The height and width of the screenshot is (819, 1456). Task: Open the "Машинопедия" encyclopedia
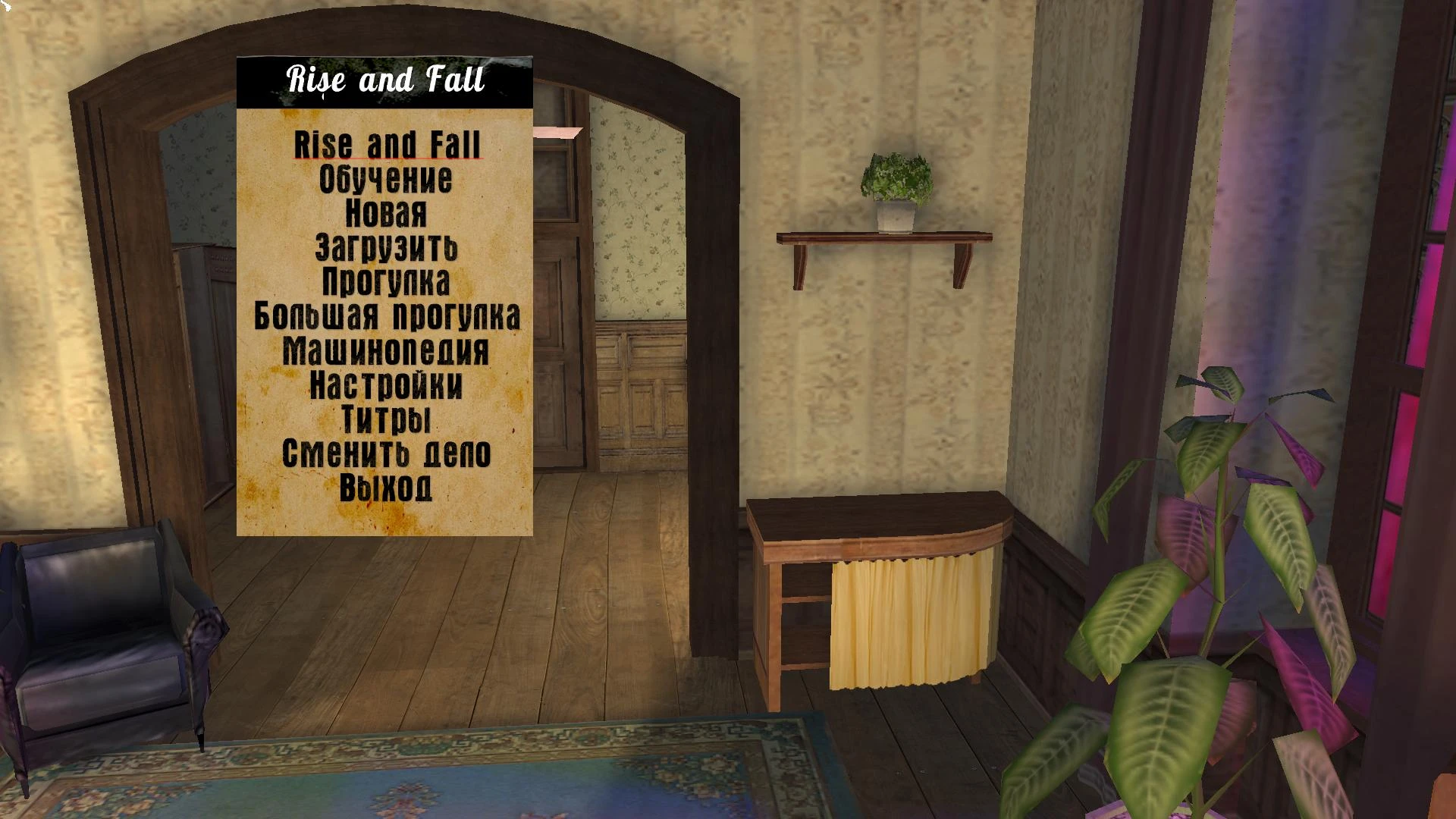coord(385,350)
